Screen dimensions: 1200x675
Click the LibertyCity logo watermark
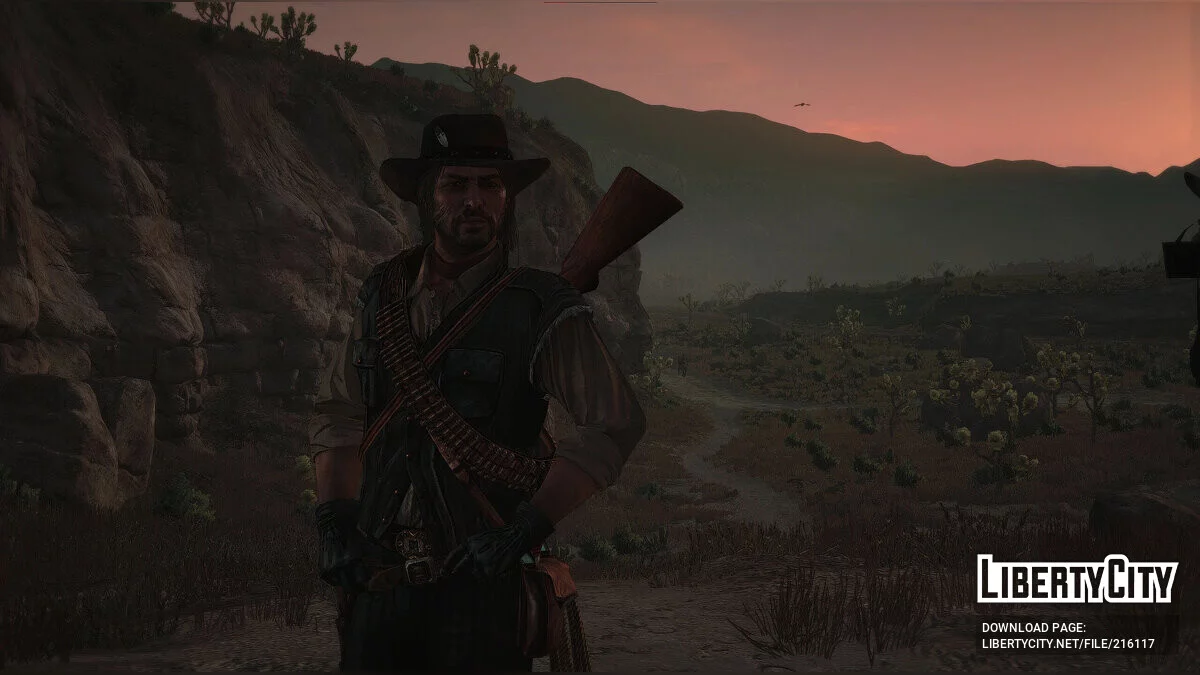(x=1077, y=579)
